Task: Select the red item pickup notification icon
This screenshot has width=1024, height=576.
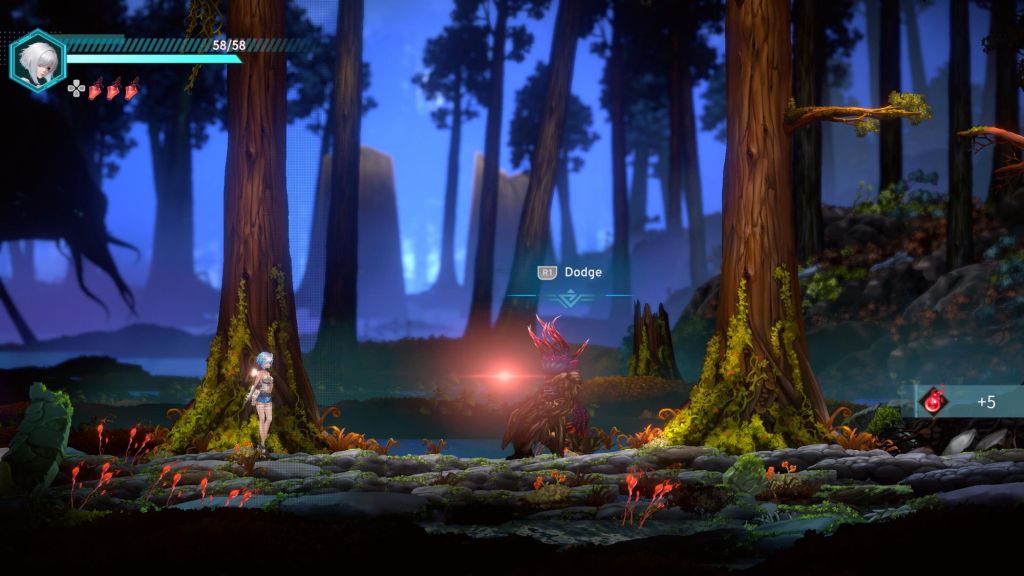Action: coord(933,401)
